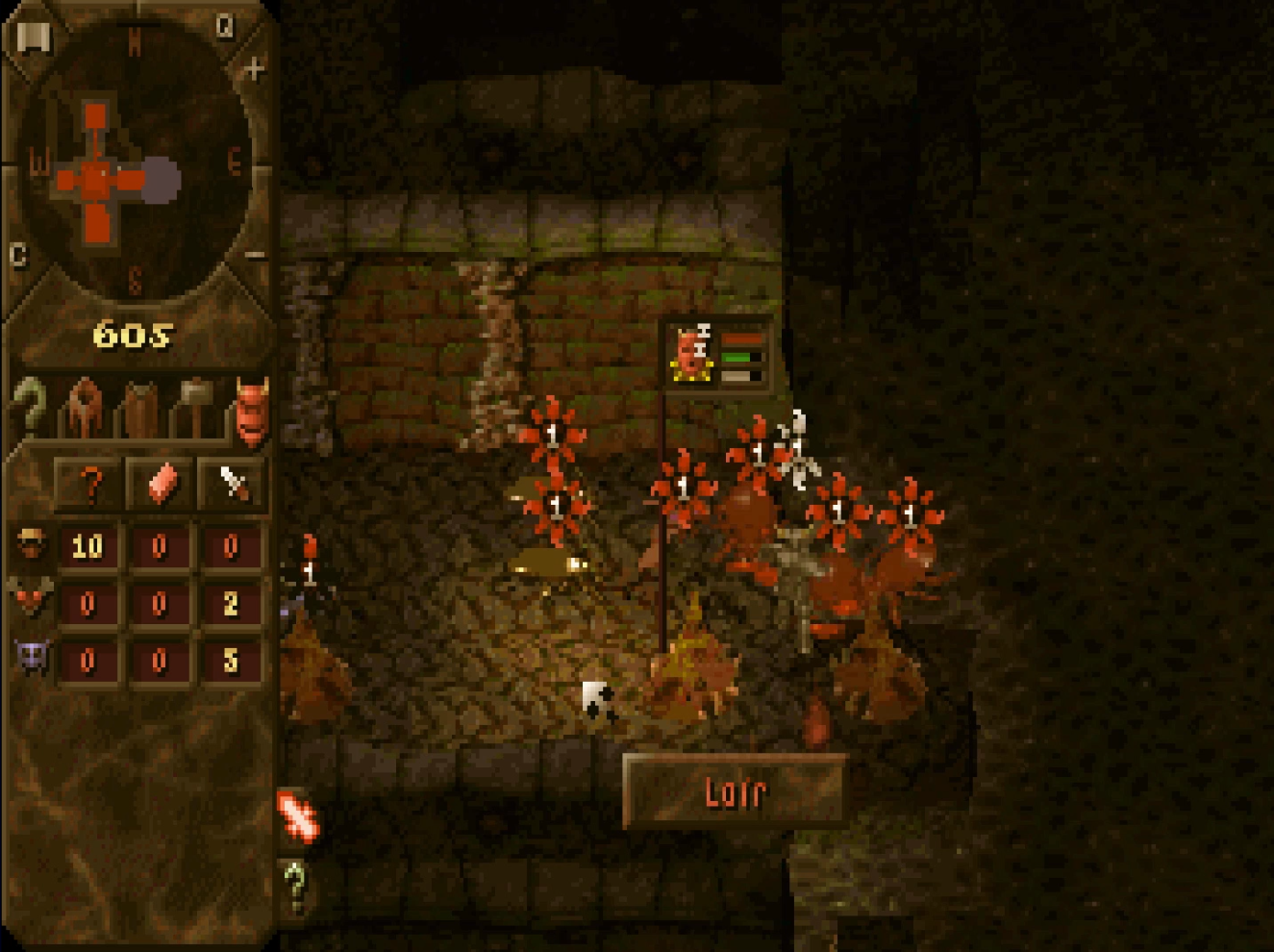Viewport: 1274px width, 952px height.
Task: Open the glowing red sword battle alert
Action: pos(298,816)
